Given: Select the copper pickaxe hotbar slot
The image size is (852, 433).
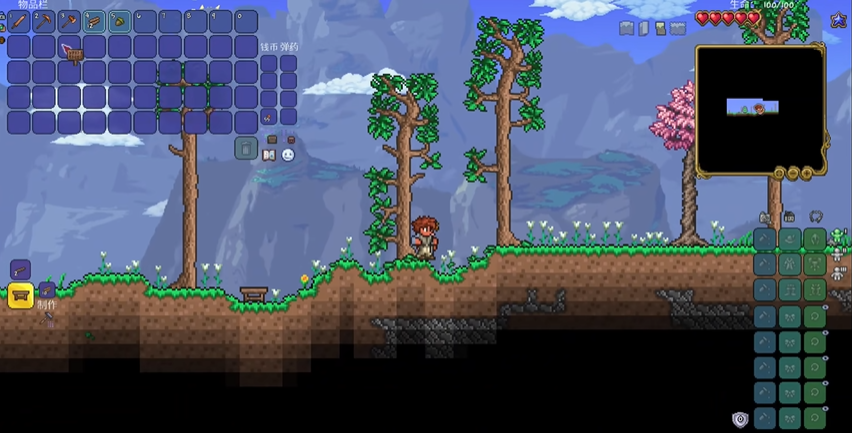Looking at the screenshot, I should (44, 21).
